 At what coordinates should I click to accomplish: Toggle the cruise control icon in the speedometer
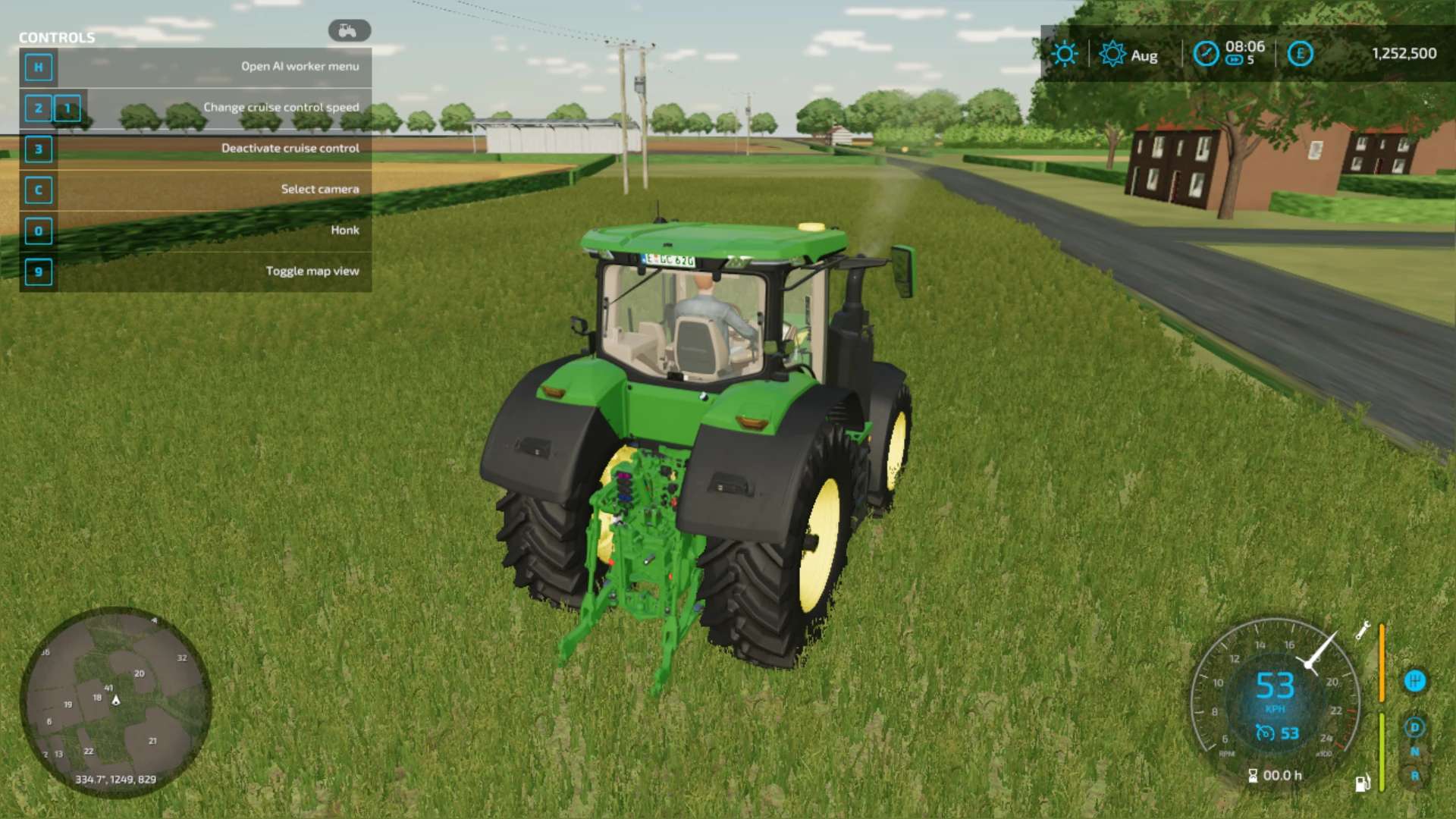point(1264,733)
